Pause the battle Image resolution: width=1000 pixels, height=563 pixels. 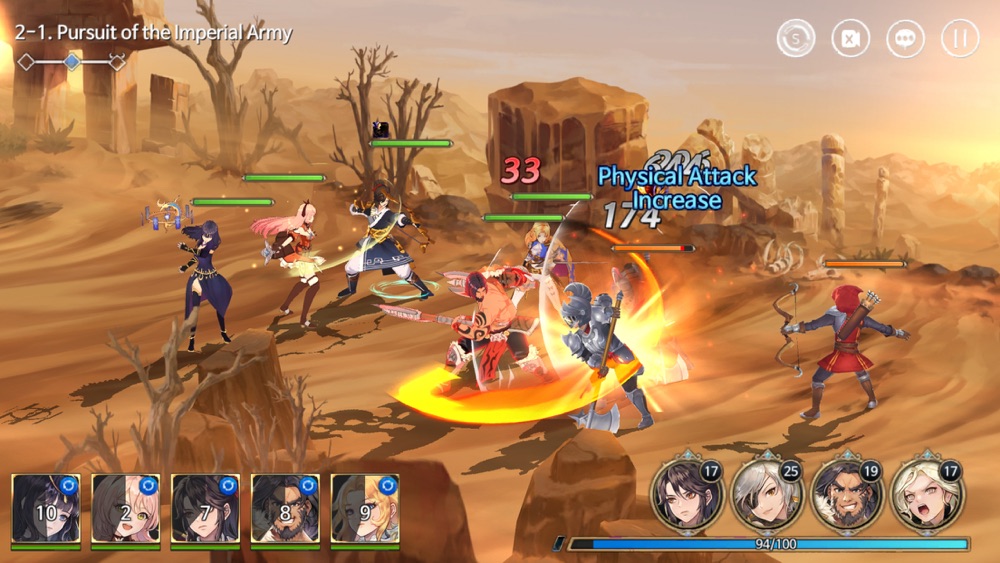tap(959, 38)
